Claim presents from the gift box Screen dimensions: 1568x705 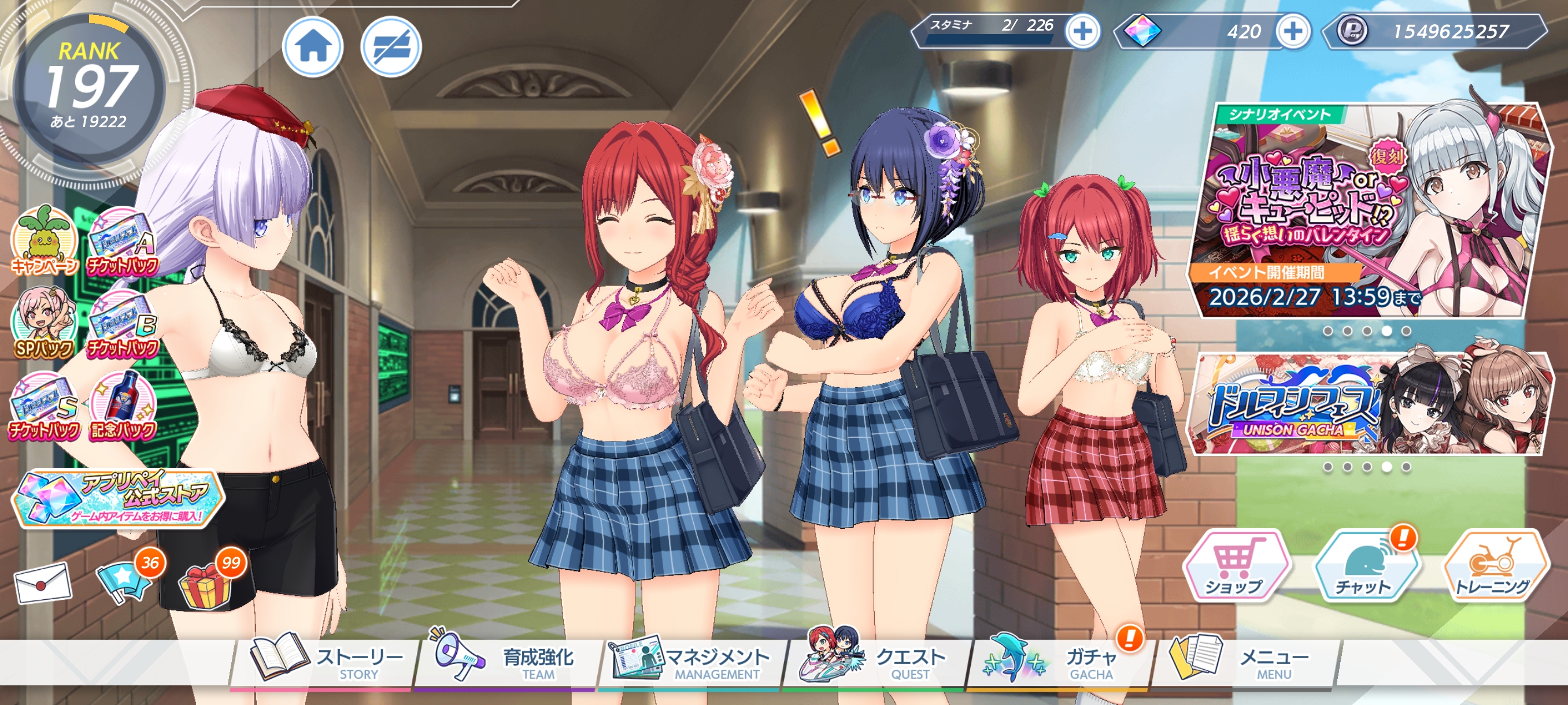pos(206,585)
